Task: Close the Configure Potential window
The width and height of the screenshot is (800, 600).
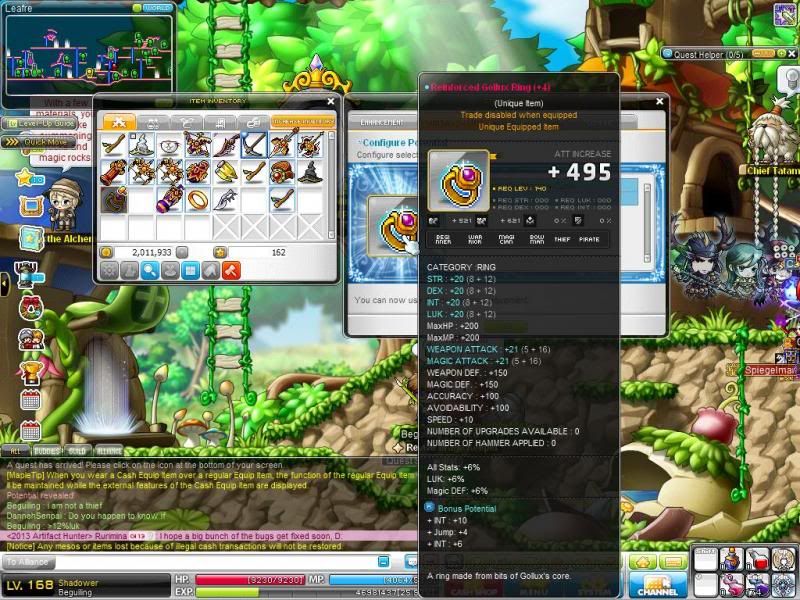Action: click(660, 101)
